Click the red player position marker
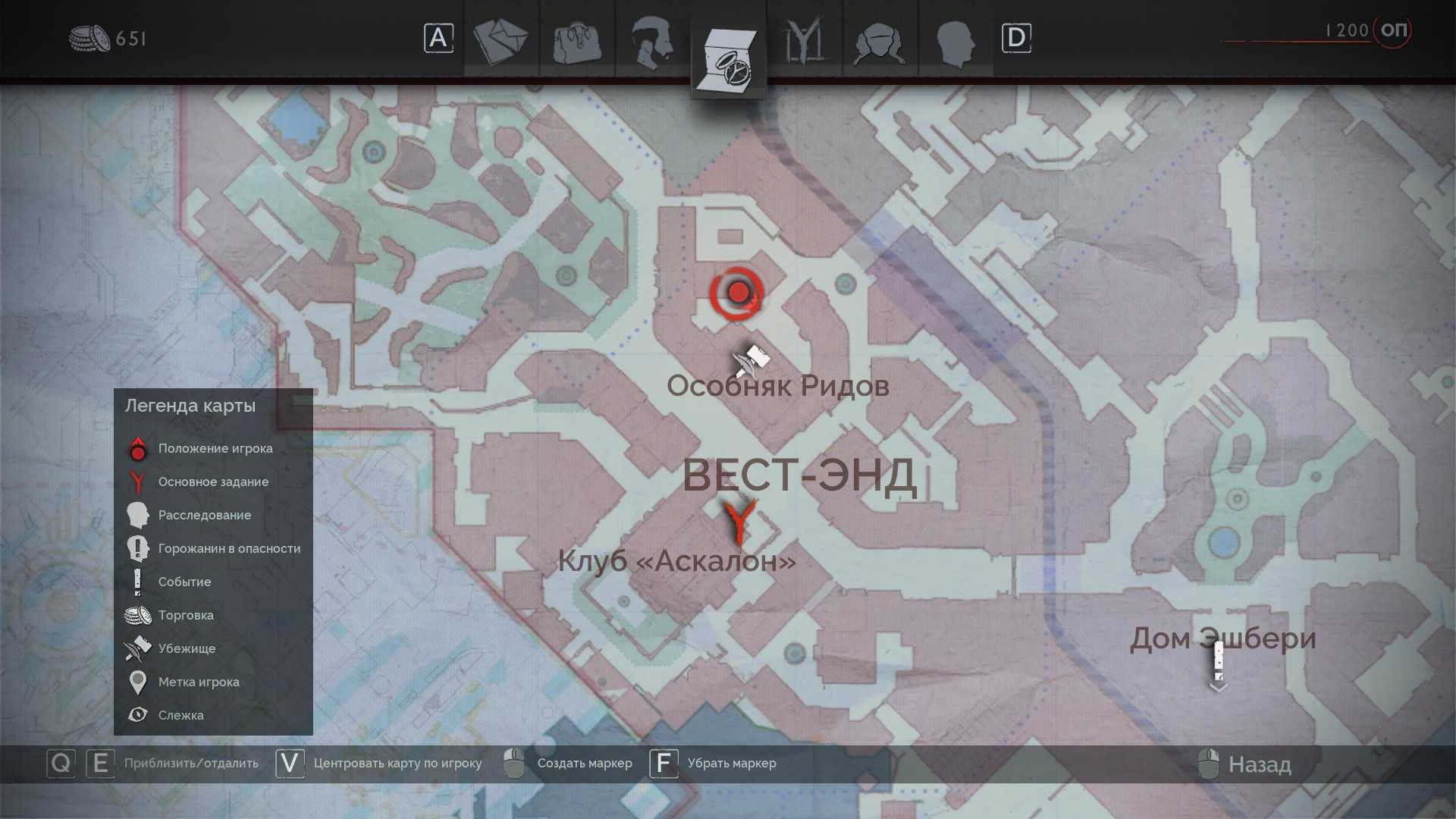Viewport: 1456px width, 819px height. tap(737, 293)
